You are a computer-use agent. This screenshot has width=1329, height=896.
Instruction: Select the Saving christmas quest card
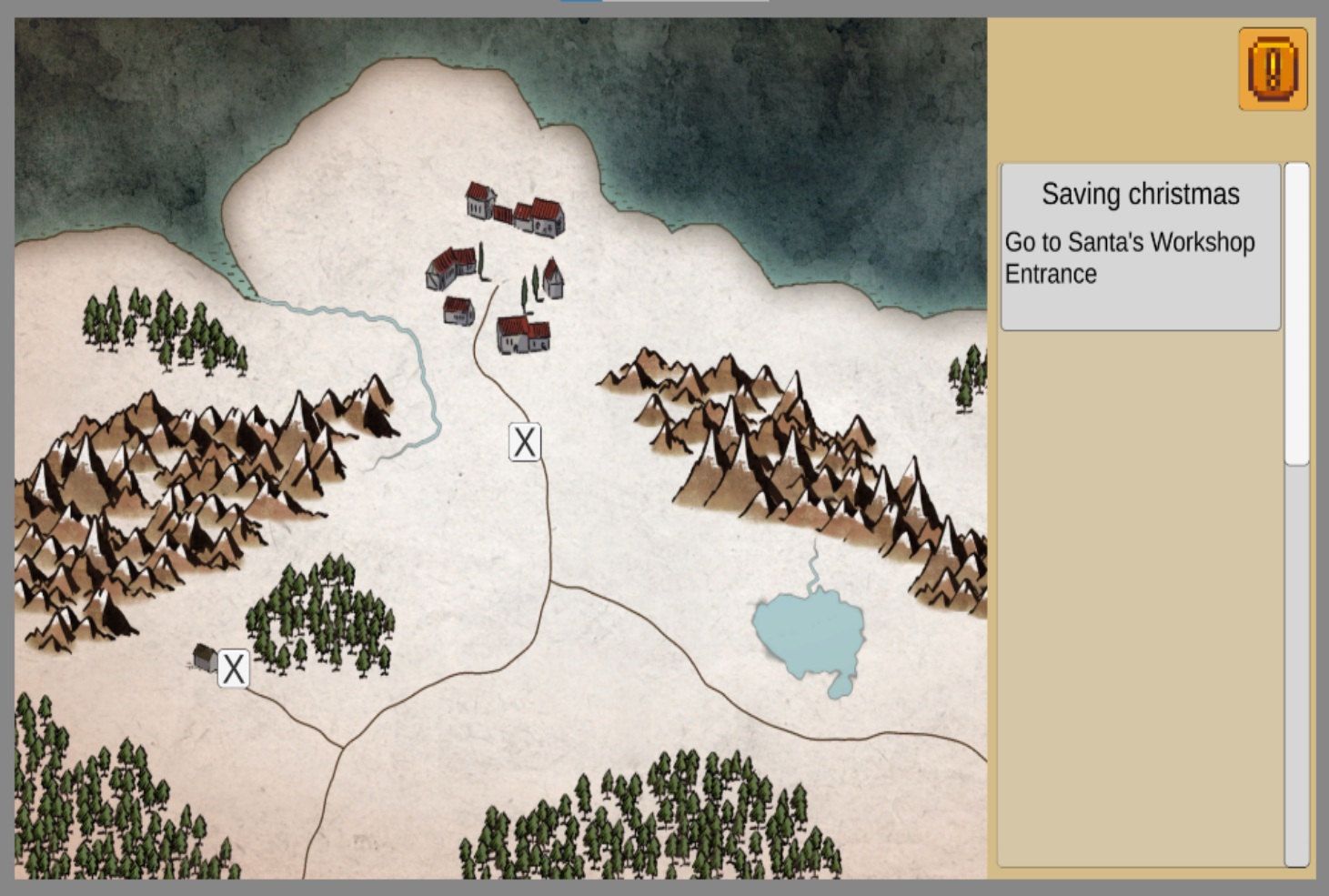click(x=1140, y=195)
